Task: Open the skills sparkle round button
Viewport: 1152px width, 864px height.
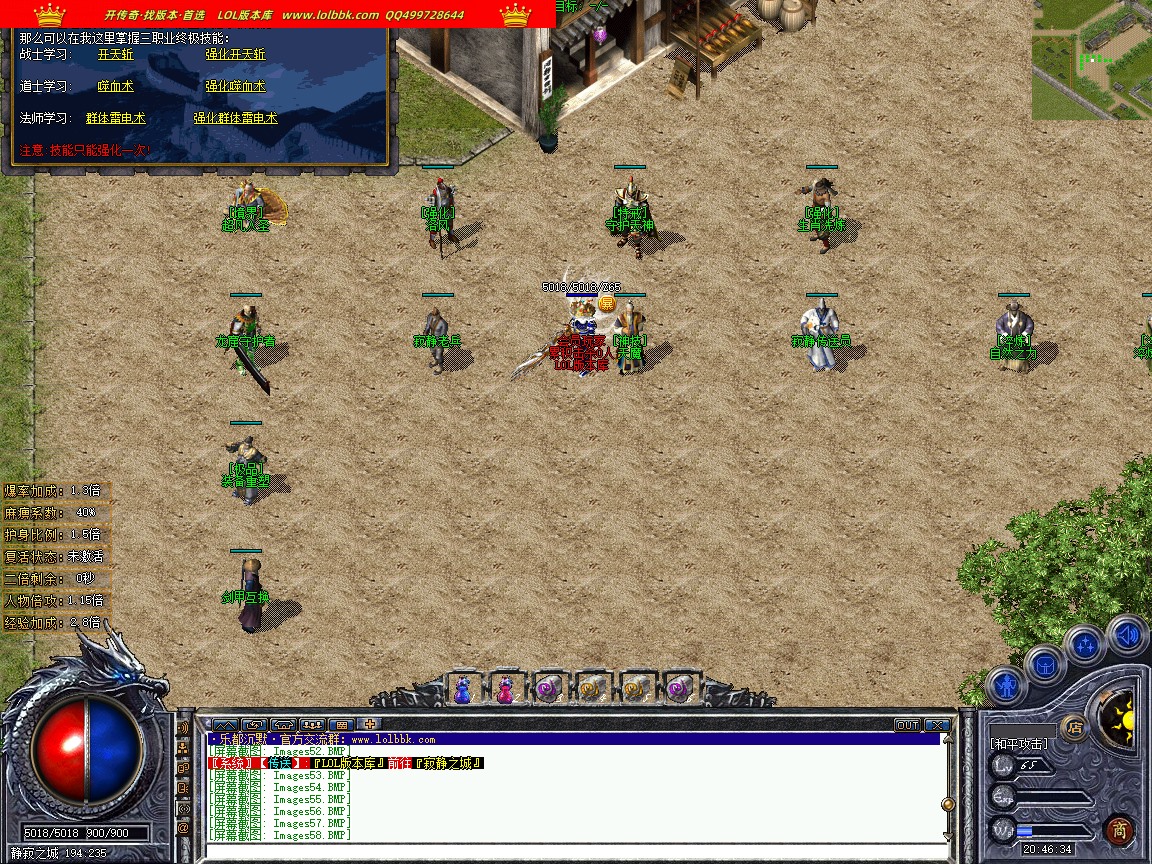Action: point(1085,645)
